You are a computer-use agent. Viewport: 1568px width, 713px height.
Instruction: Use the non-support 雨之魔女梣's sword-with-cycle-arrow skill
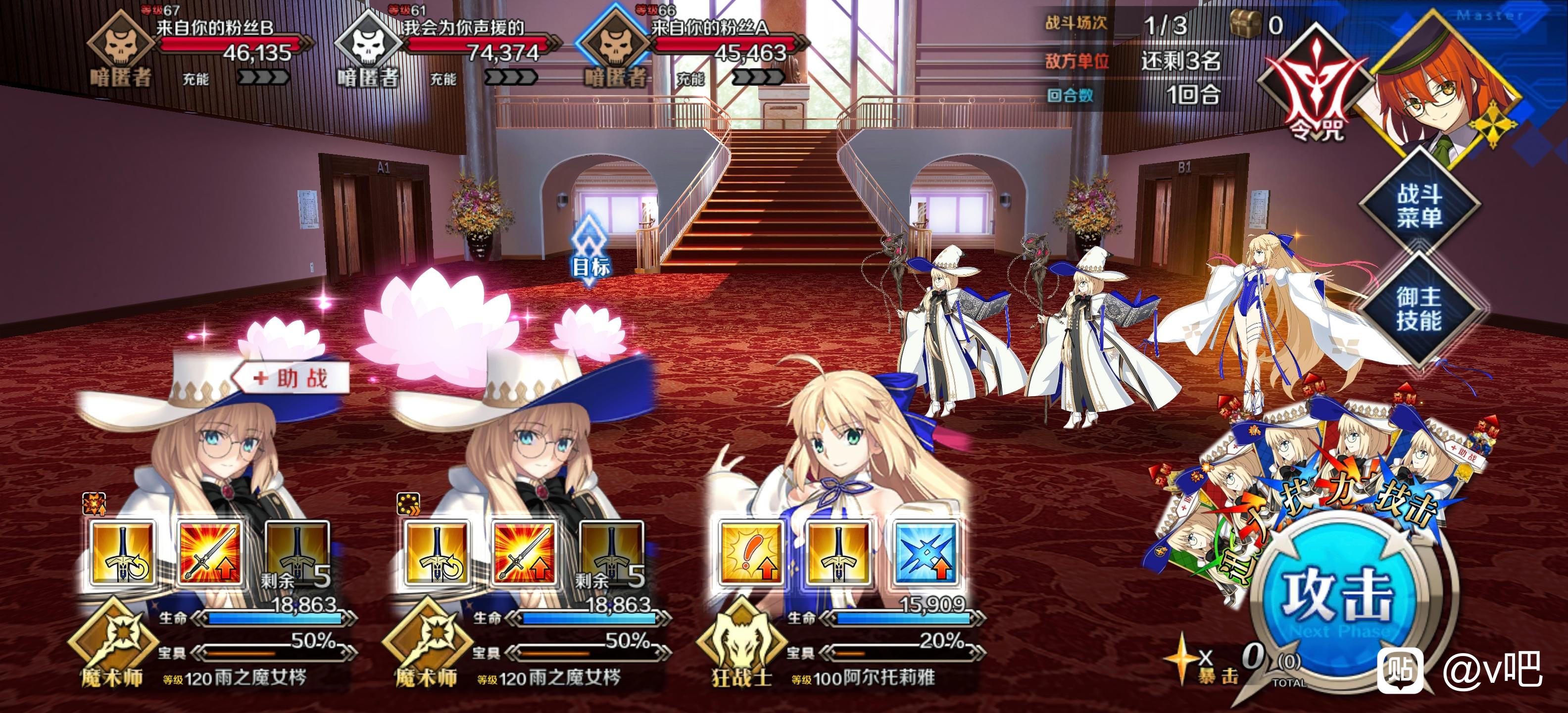(x=437, y=552)
